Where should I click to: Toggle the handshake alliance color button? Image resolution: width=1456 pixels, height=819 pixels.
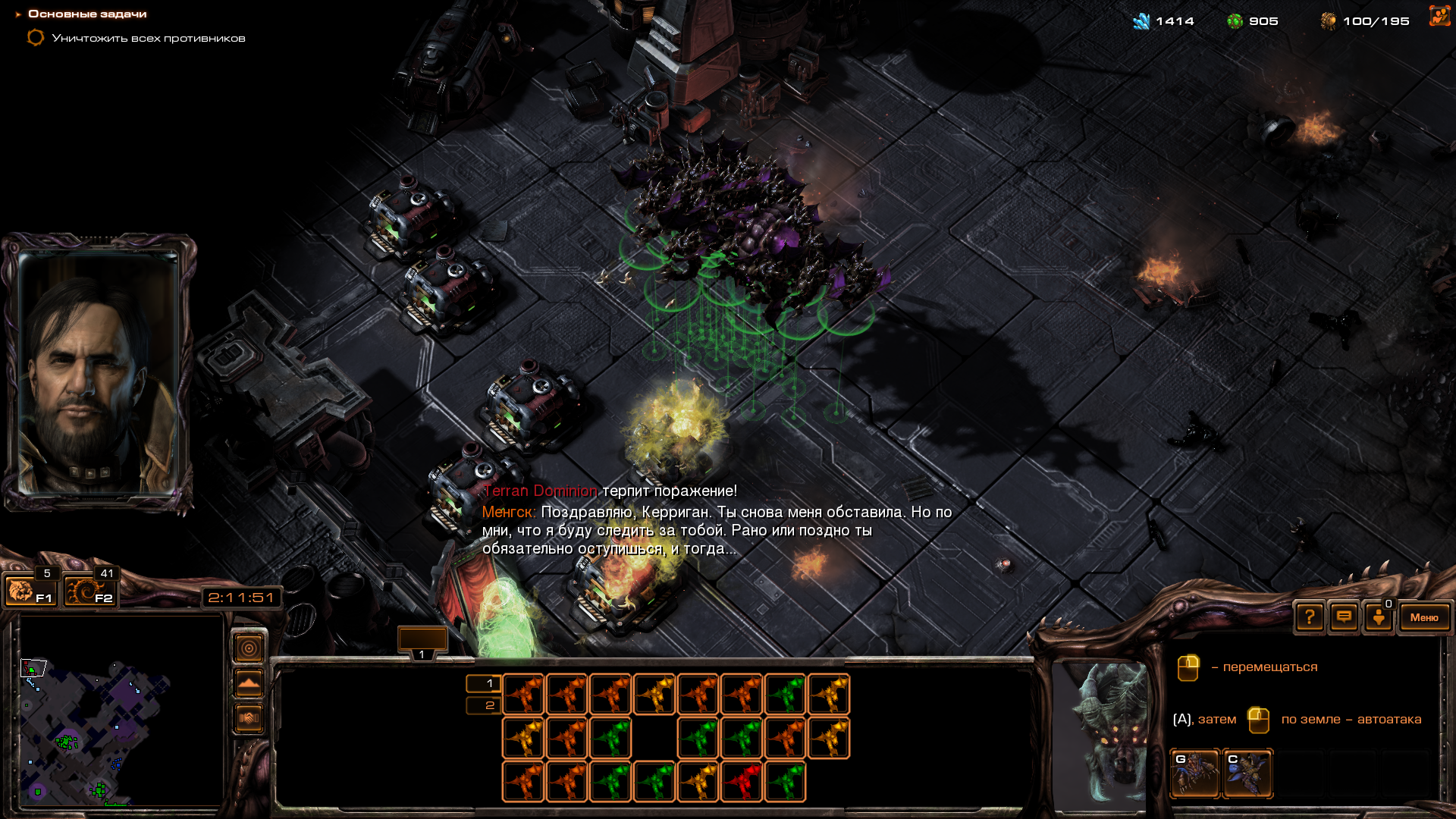(249, 717)
